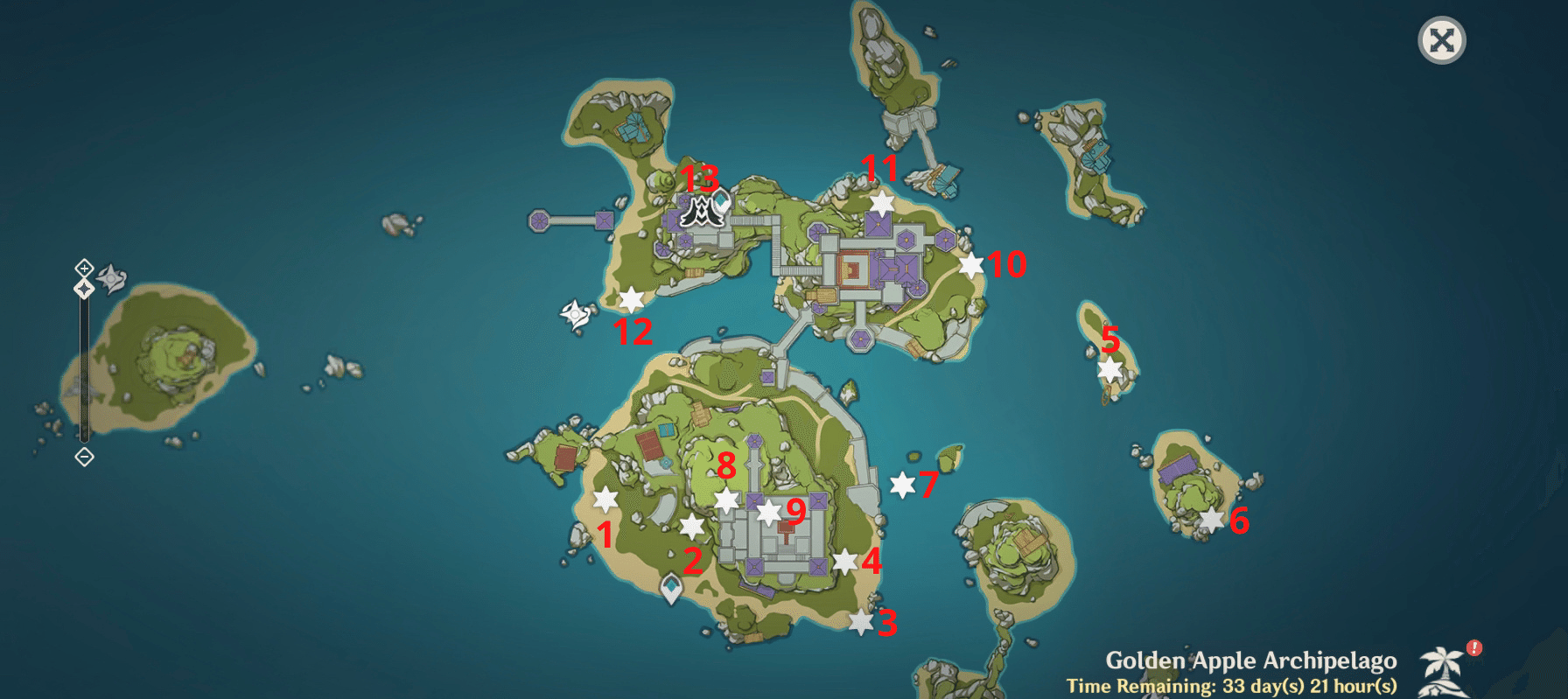Click the waverider waypoint beside the zoom slider
This screenshot has width=1568, height=699.
click(x=111, y=277)
